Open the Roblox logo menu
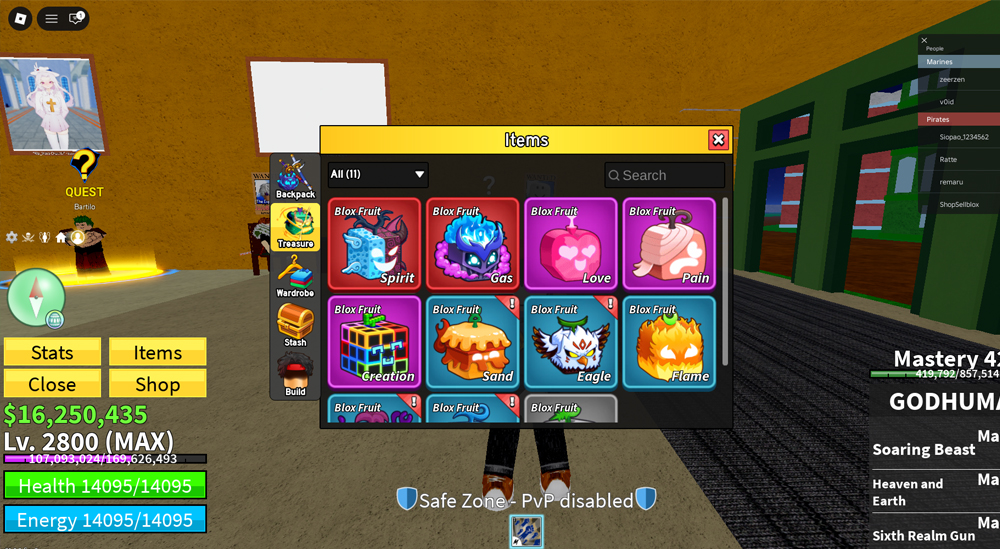The height and width of the screenshot is (549, 1000). point(19,19)
